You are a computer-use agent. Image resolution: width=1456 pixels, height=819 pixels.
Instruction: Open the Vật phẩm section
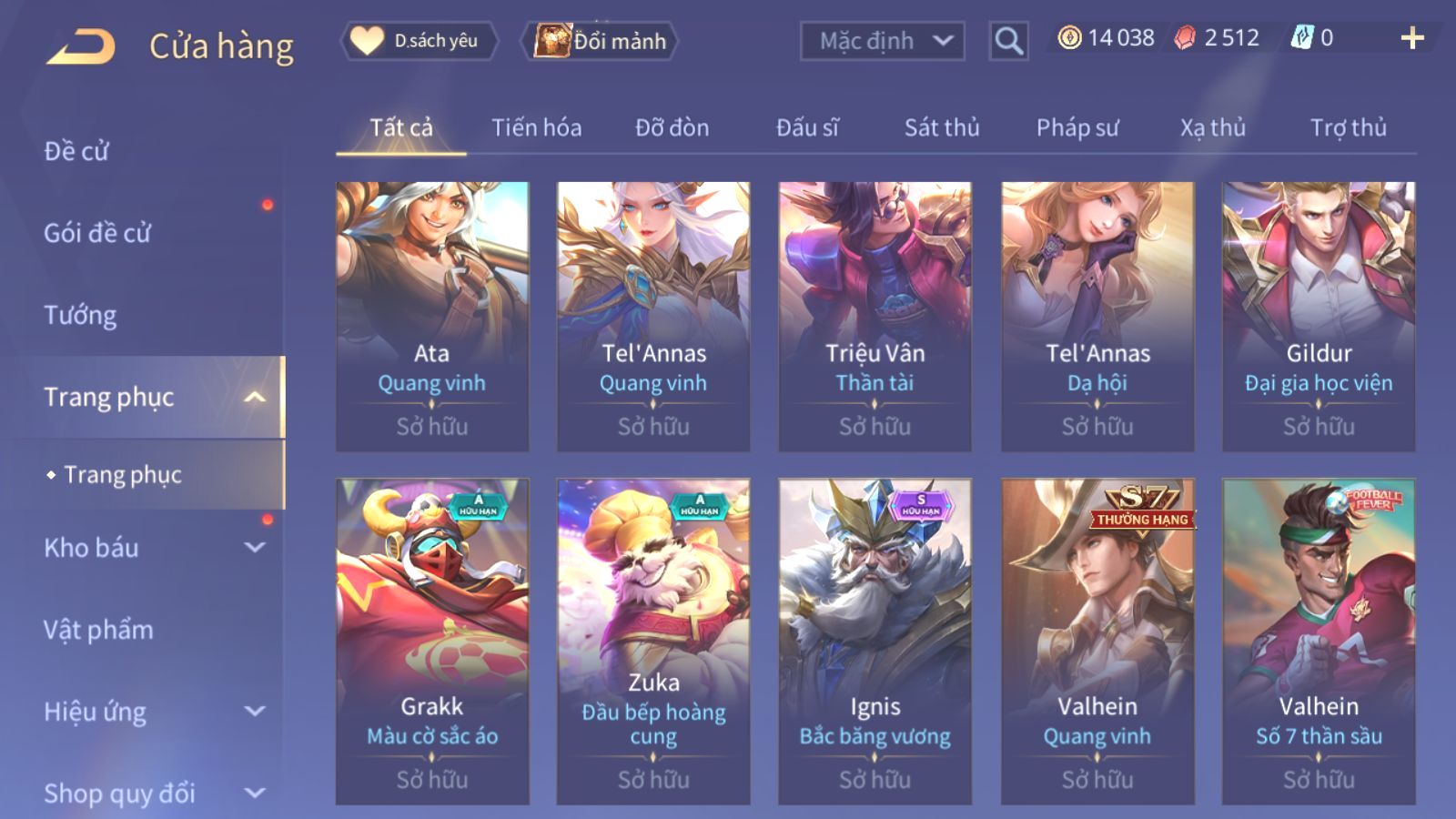pyautogui.click(x=98, y=630)
